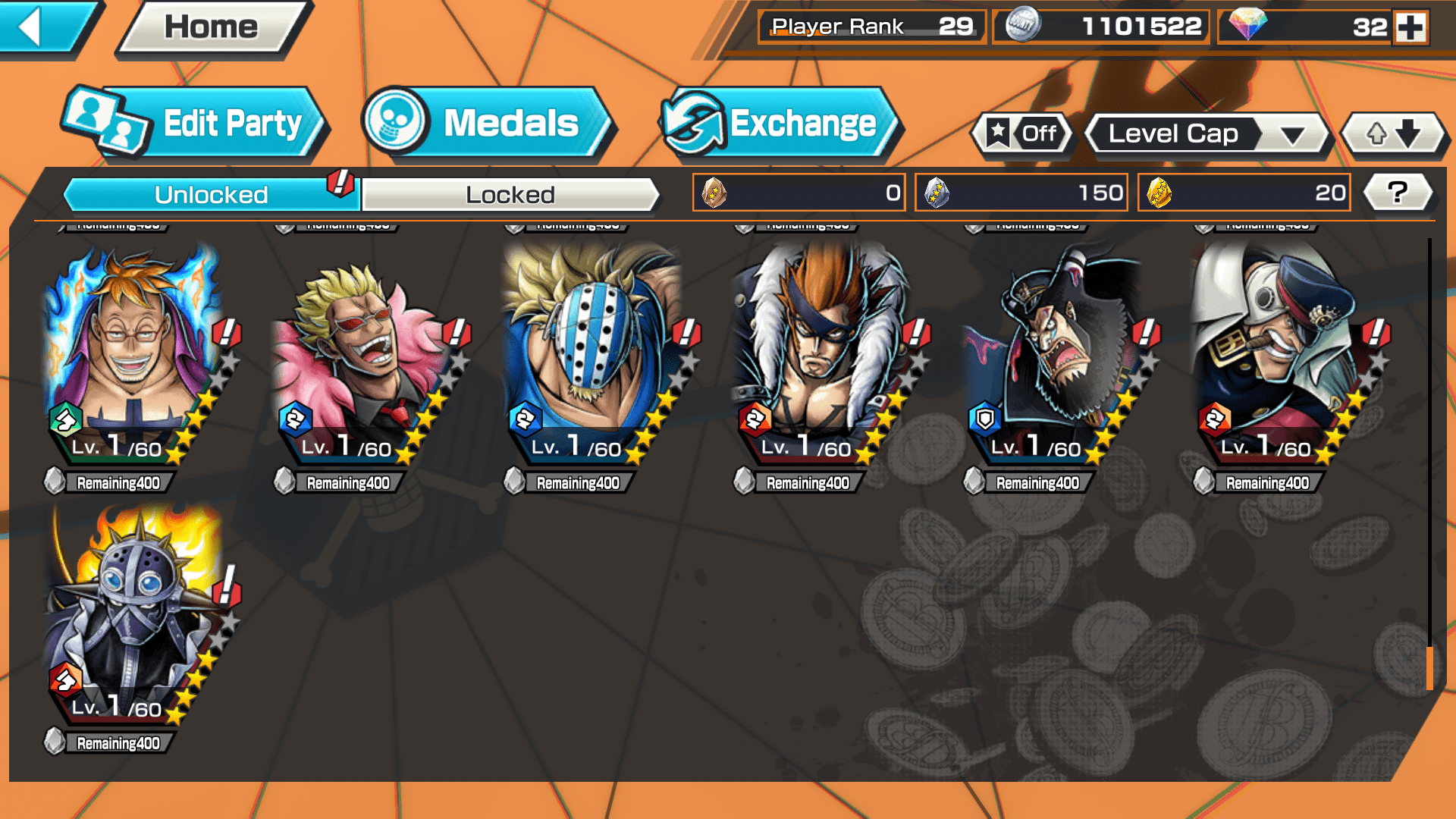Switch to the Unlocked tab
This screenshot has width=1456, height=819.
(211, 195)
